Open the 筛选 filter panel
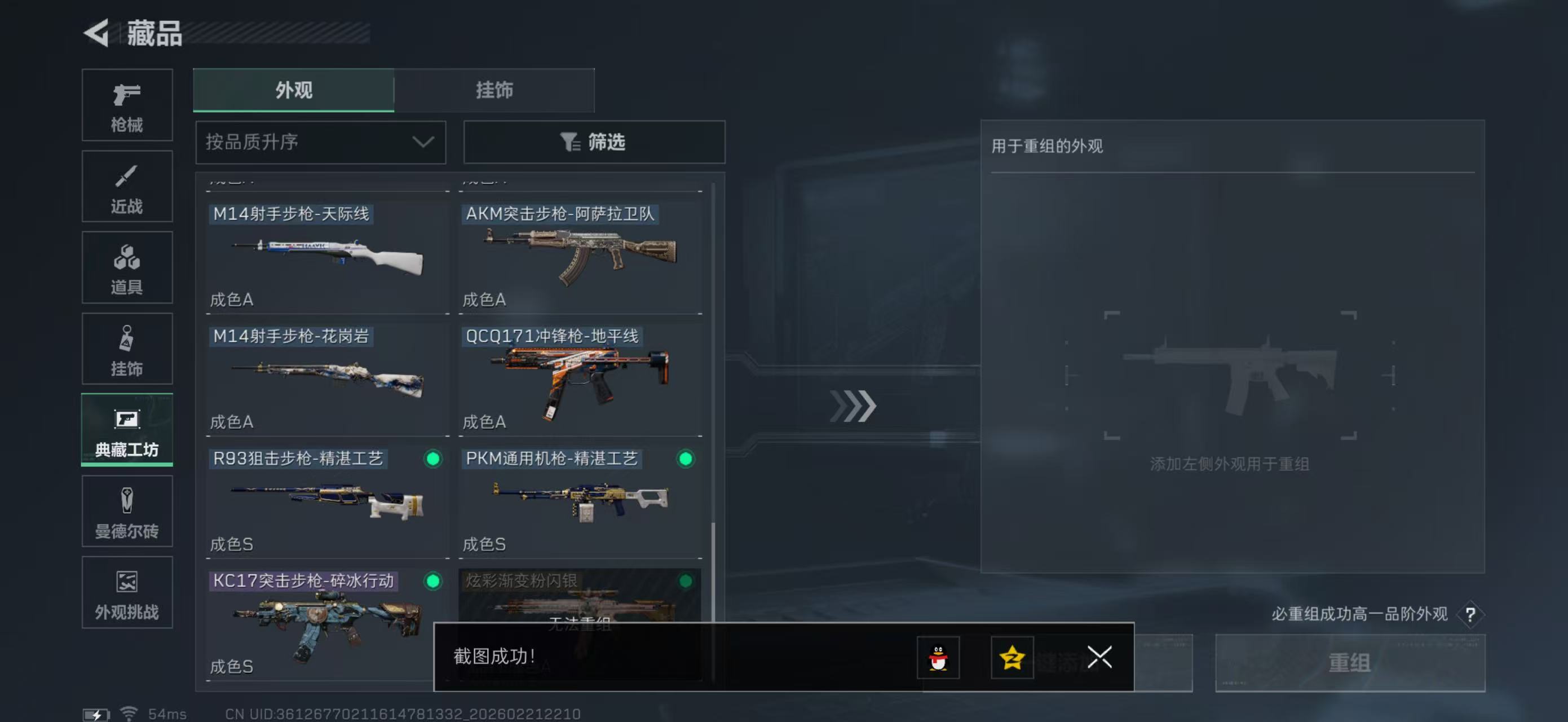Screen dimensions: 1568x722 594,142
